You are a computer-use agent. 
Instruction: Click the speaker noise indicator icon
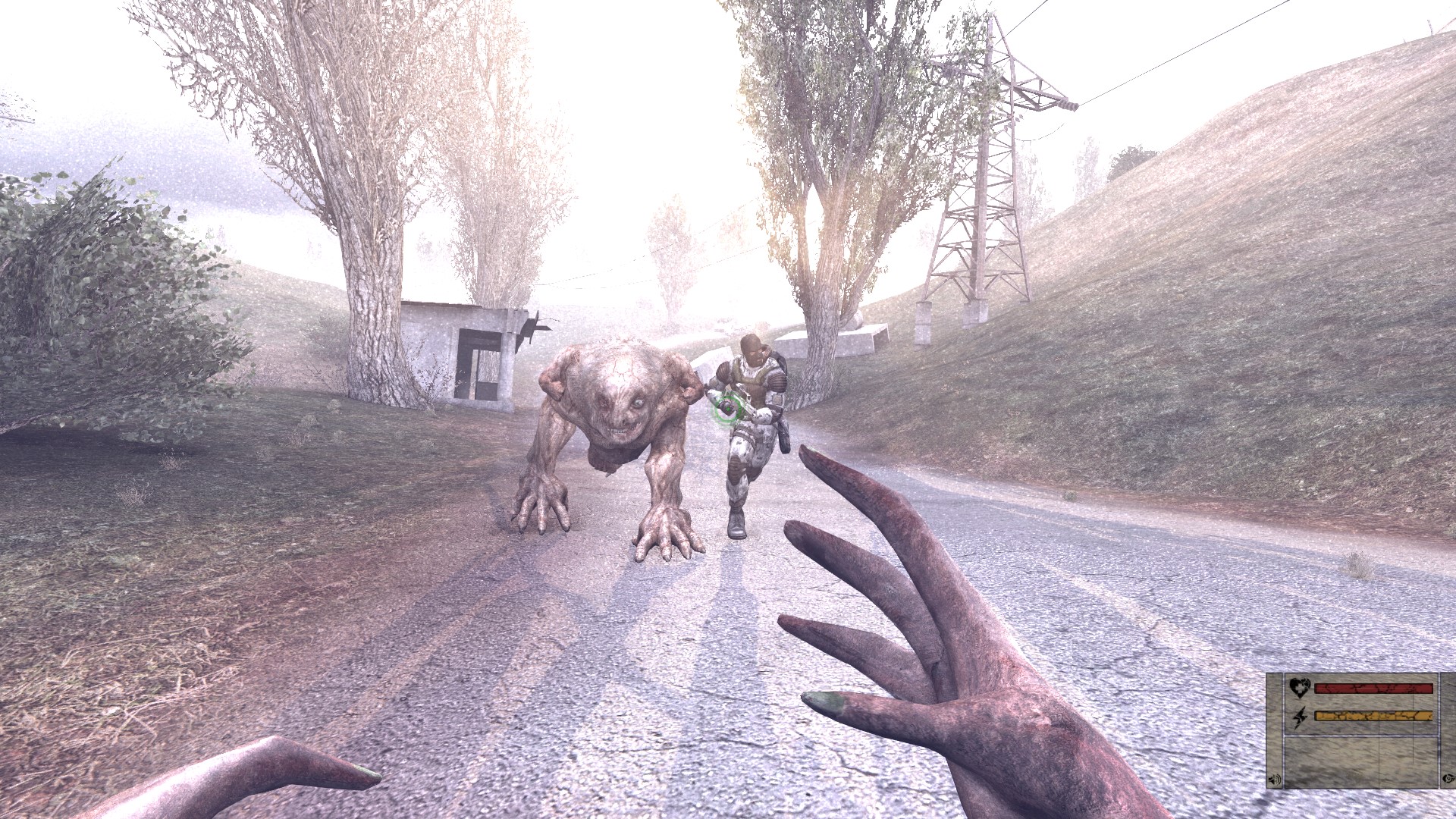coord(1275,780)
